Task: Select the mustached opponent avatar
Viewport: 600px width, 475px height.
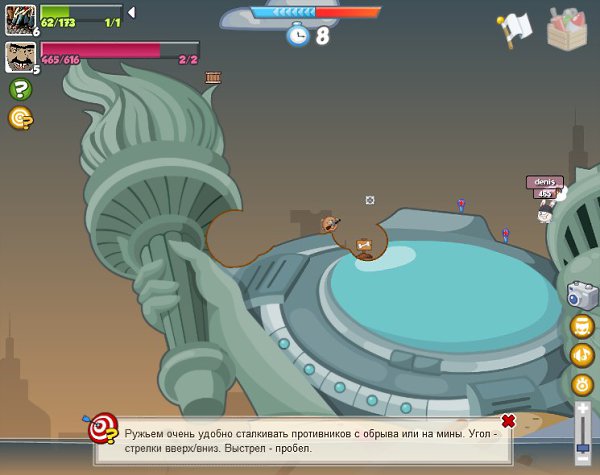Action: pos(20,56)
